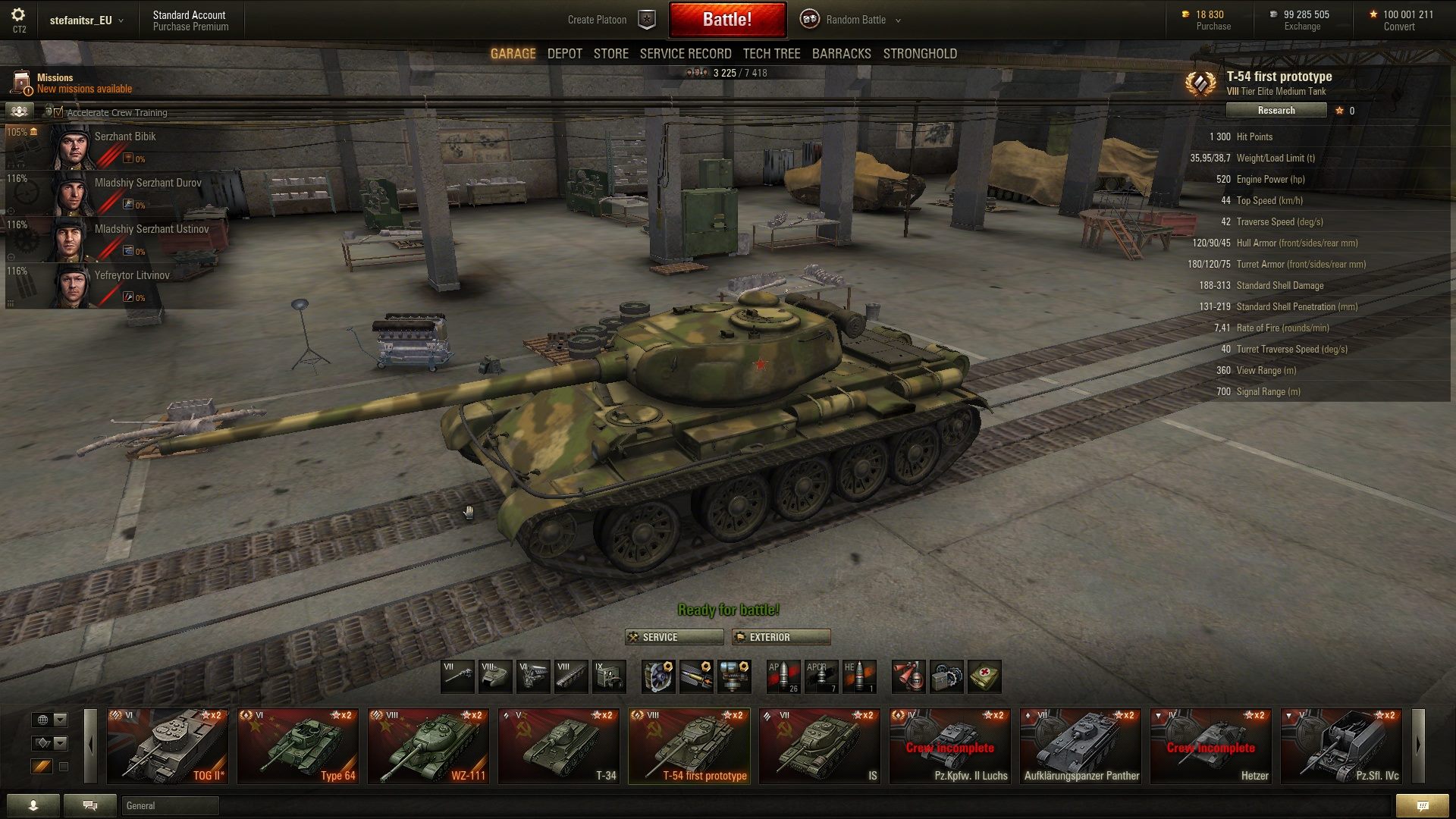Image resolution: width=1456 pixels, height=819 pixels.
Task: Show the Tech Tree
Action: coord(771,54)
